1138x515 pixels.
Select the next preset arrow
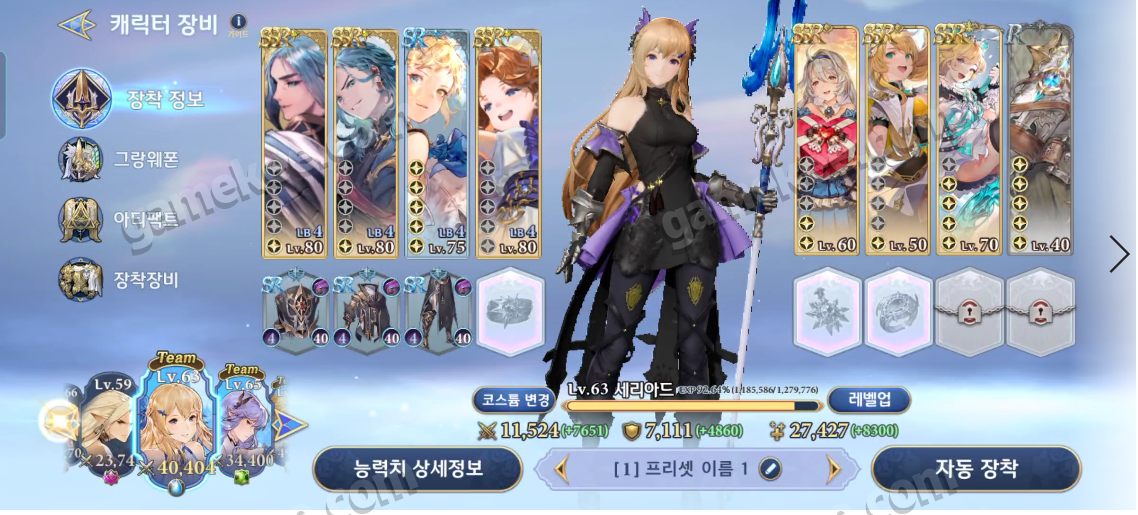click(832, 468)
